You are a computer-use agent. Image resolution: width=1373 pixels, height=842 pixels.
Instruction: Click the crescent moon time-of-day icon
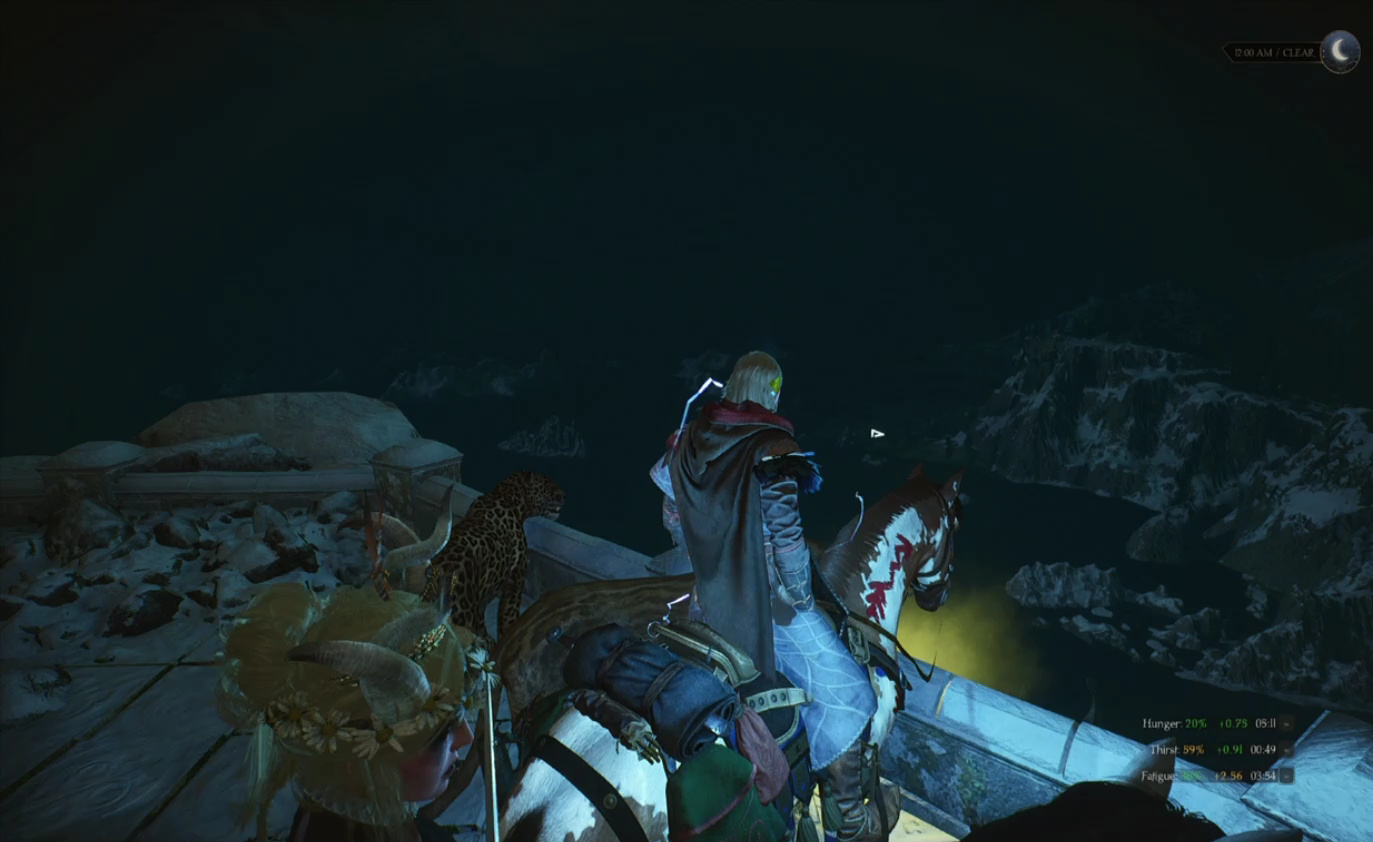click(x=1340, y=51)
